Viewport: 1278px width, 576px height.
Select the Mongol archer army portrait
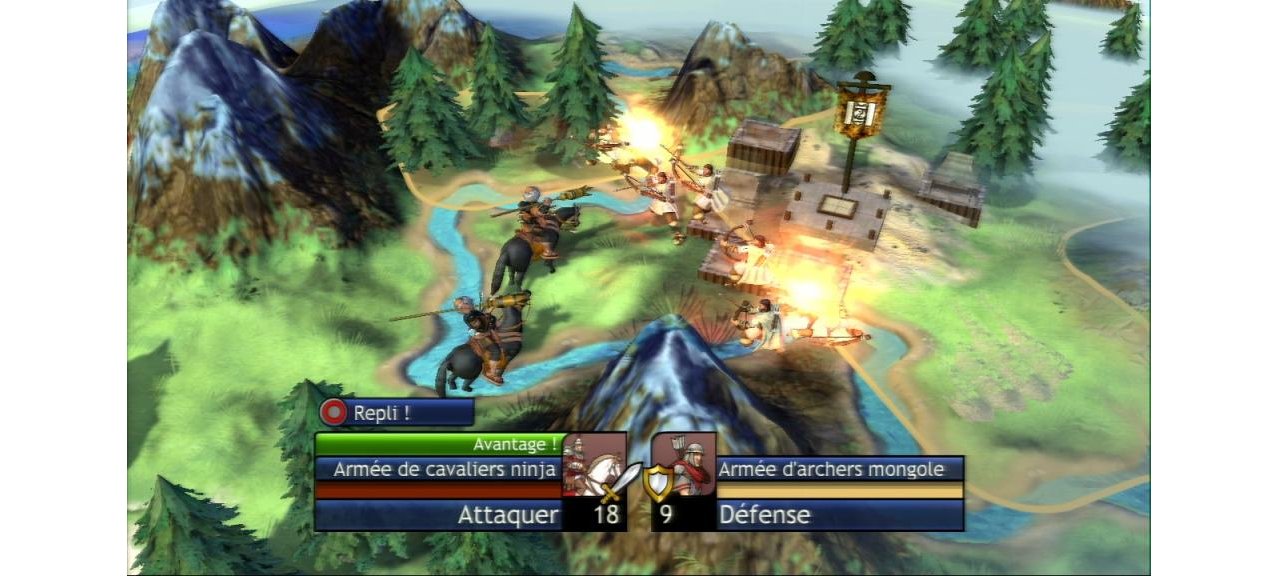tap(684, 463)
